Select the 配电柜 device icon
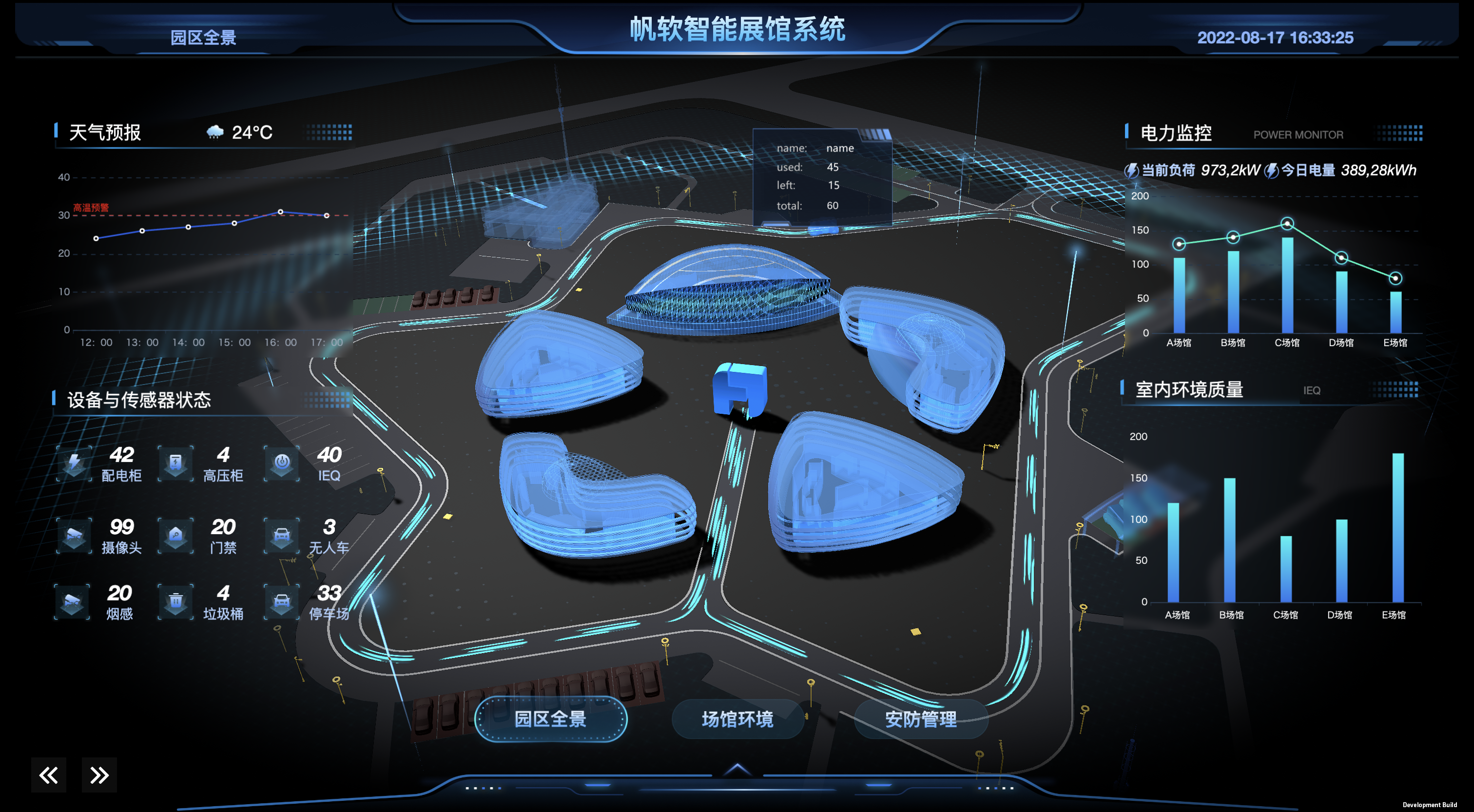1474x812 pixels. 75,463
